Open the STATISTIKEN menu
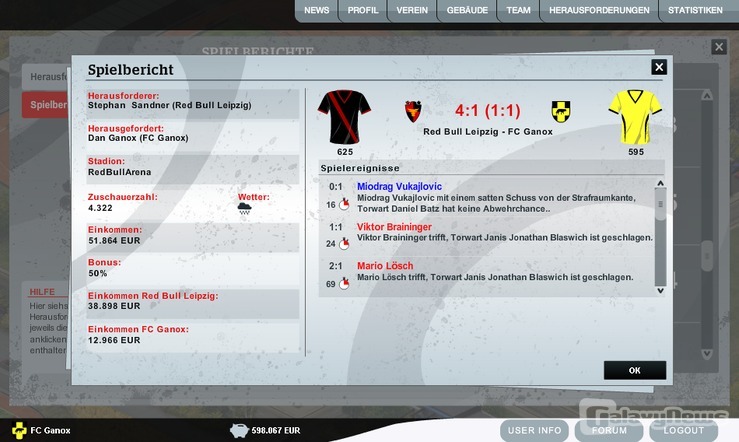The image size is (739, 442). (x=695, y=11)
